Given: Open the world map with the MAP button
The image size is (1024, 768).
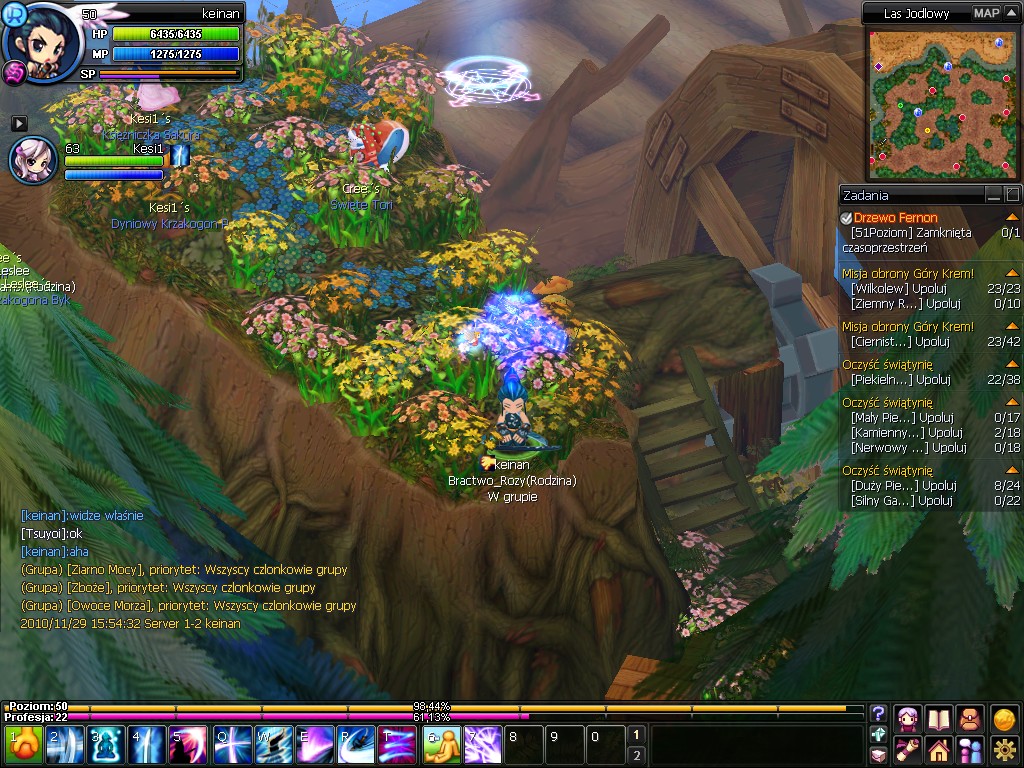Looking at the screenshot, I should [986, 13].
